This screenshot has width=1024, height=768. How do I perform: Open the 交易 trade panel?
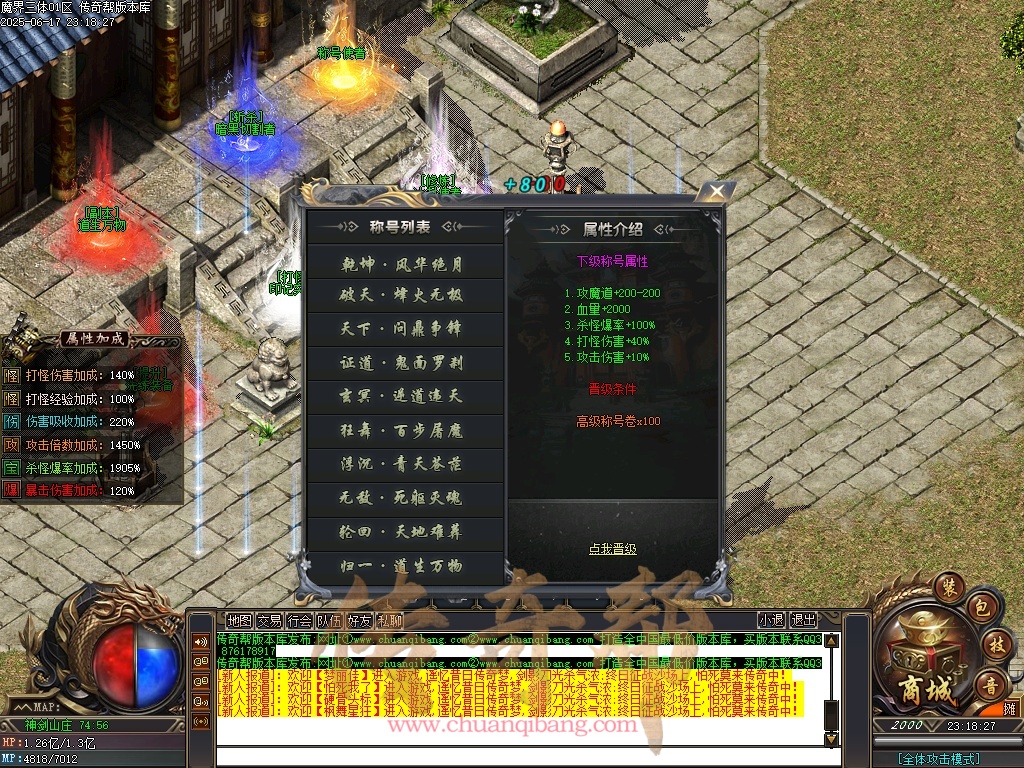[269, 621]
